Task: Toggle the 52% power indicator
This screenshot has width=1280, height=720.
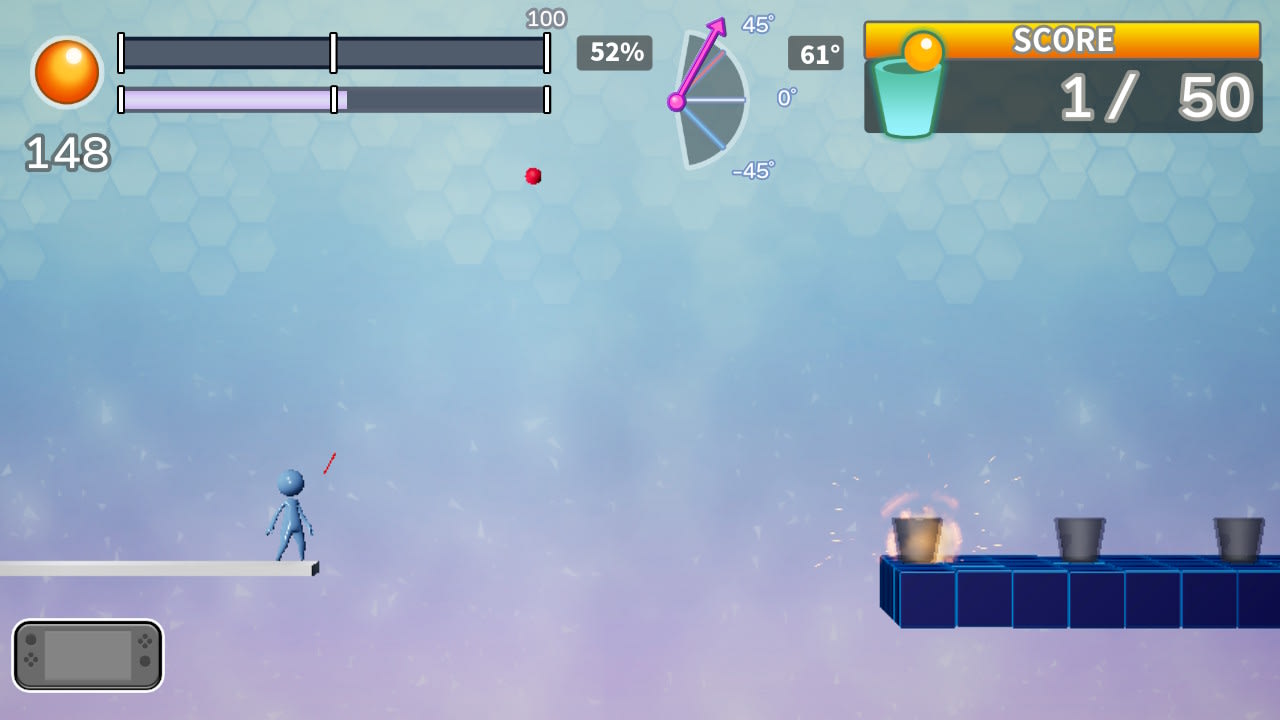Action: (x=615, y=54)
